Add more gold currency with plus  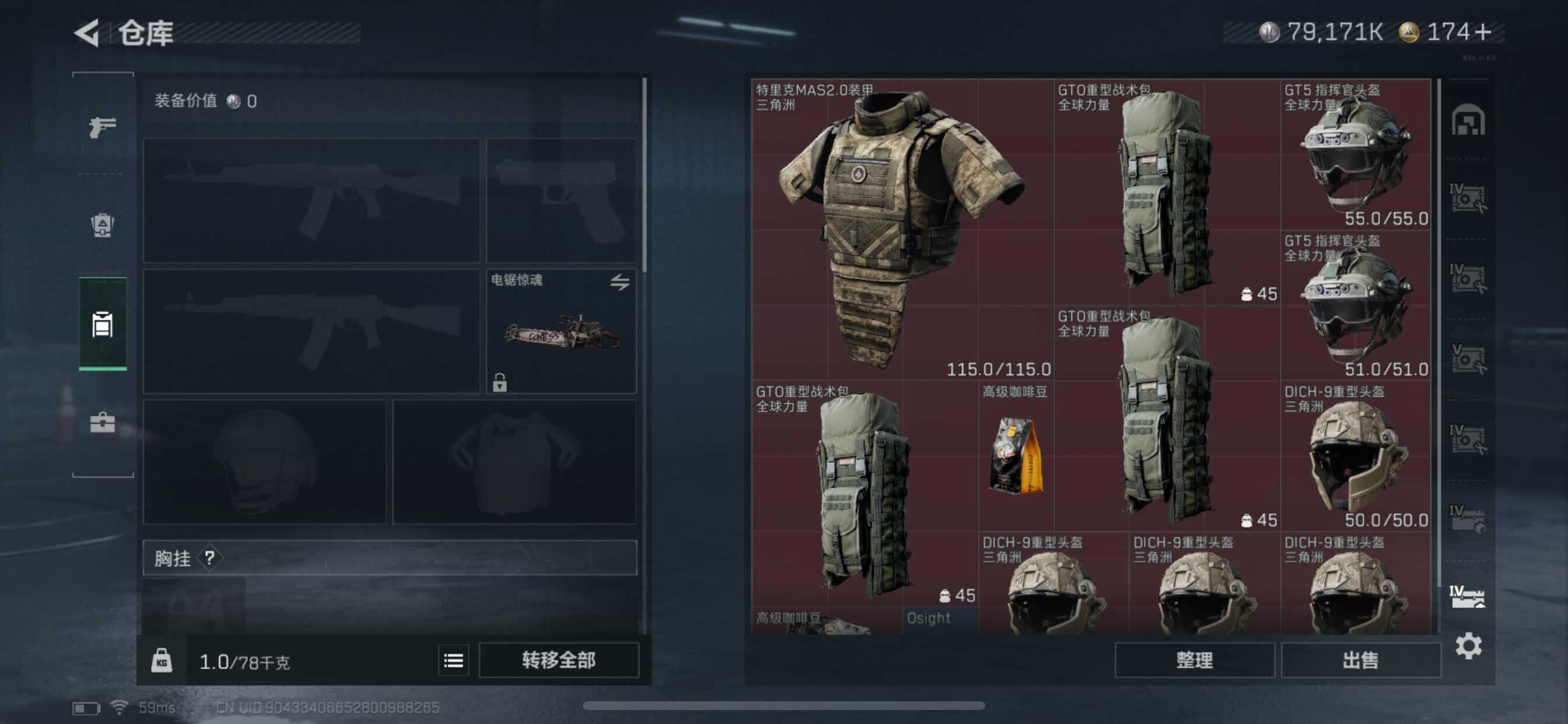point(1483,31)
